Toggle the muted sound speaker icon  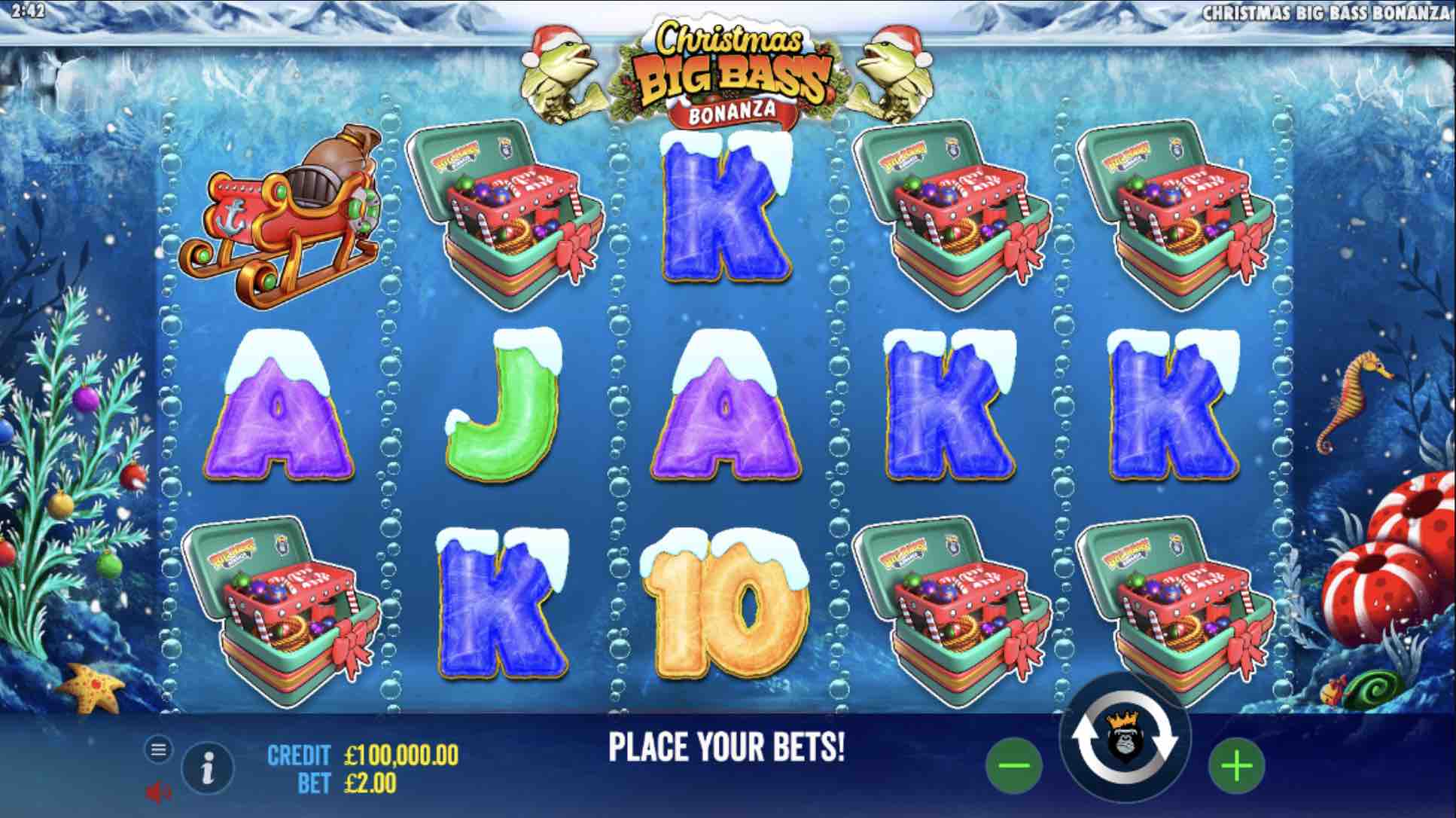pyautogui.click(x=157, y=792)
